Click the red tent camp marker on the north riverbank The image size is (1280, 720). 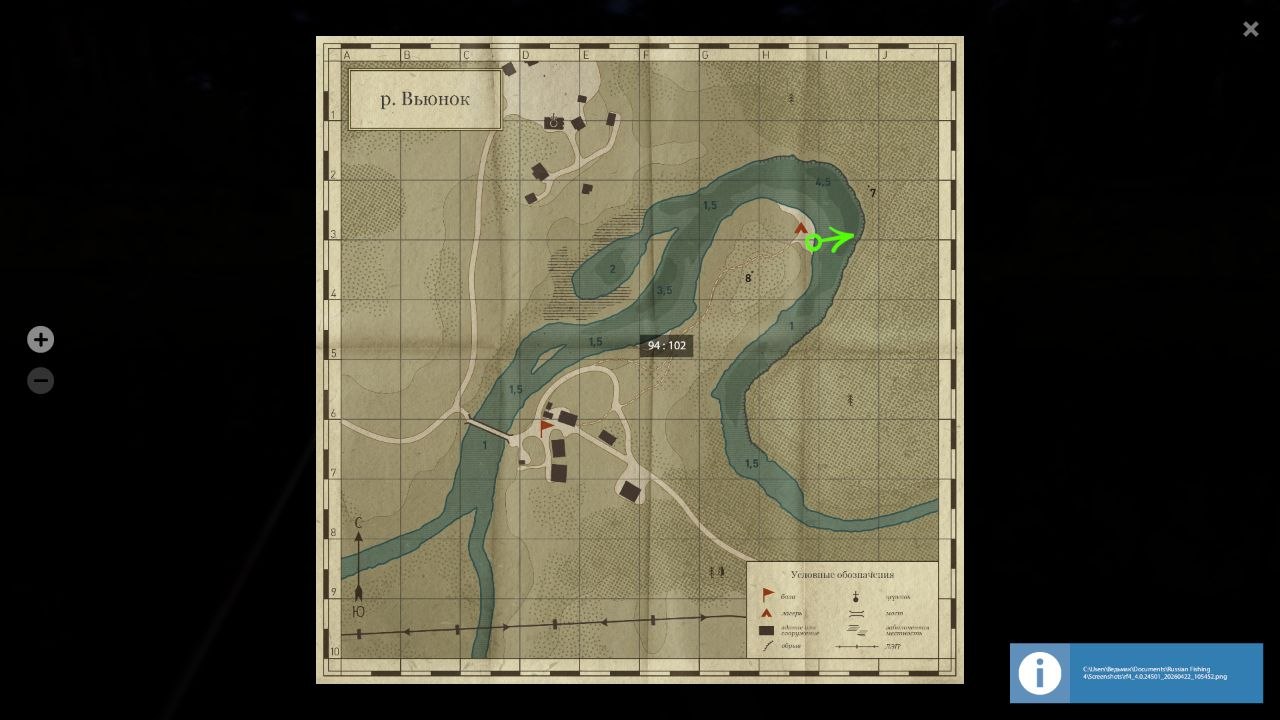pos(801,227)
